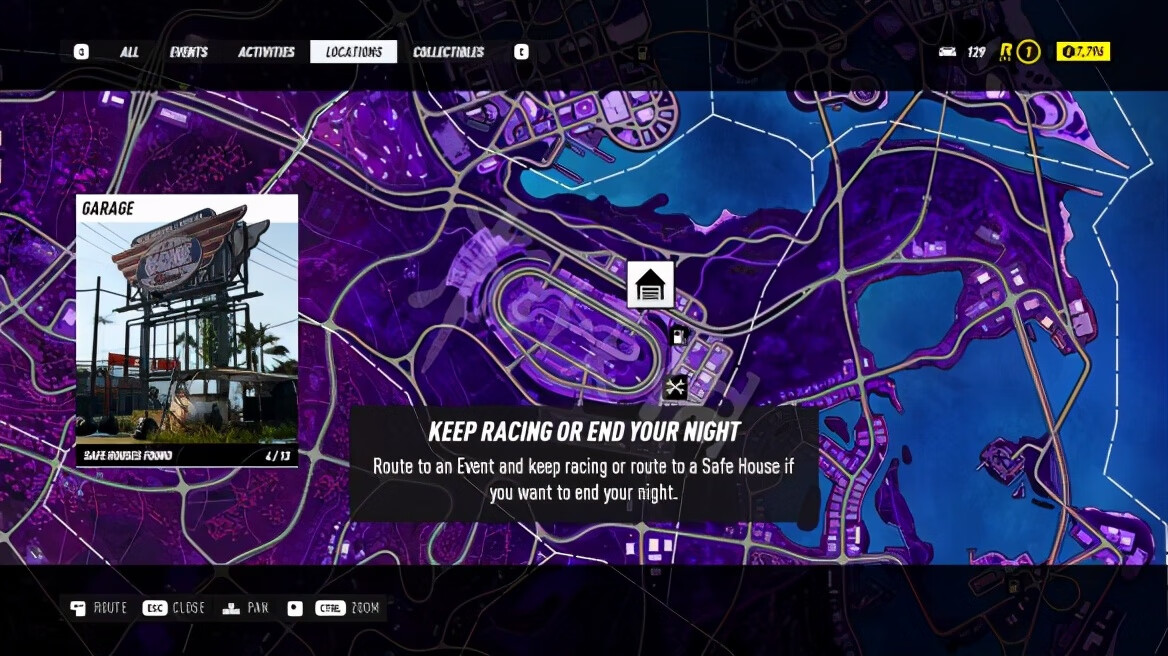Select the garage safe house map marker
The image size is (1168, 656).
650,285
